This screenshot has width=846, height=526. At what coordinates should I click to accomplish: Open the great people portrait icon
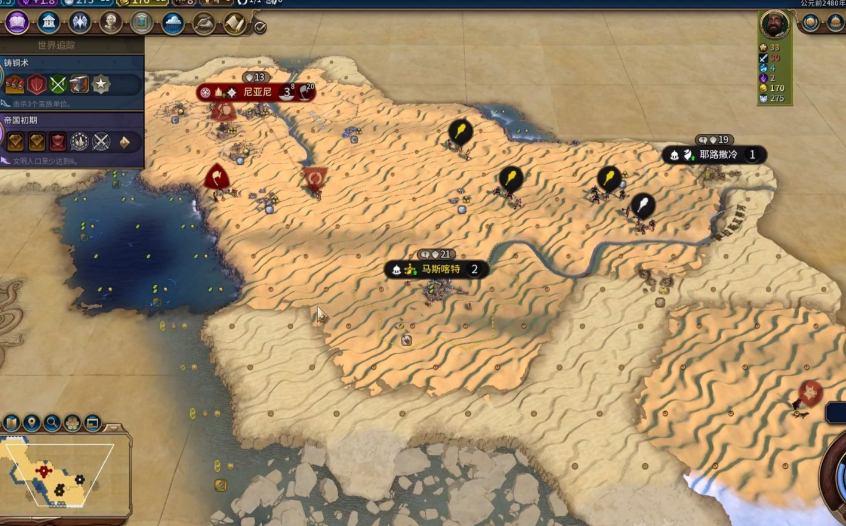pos(111,21)
